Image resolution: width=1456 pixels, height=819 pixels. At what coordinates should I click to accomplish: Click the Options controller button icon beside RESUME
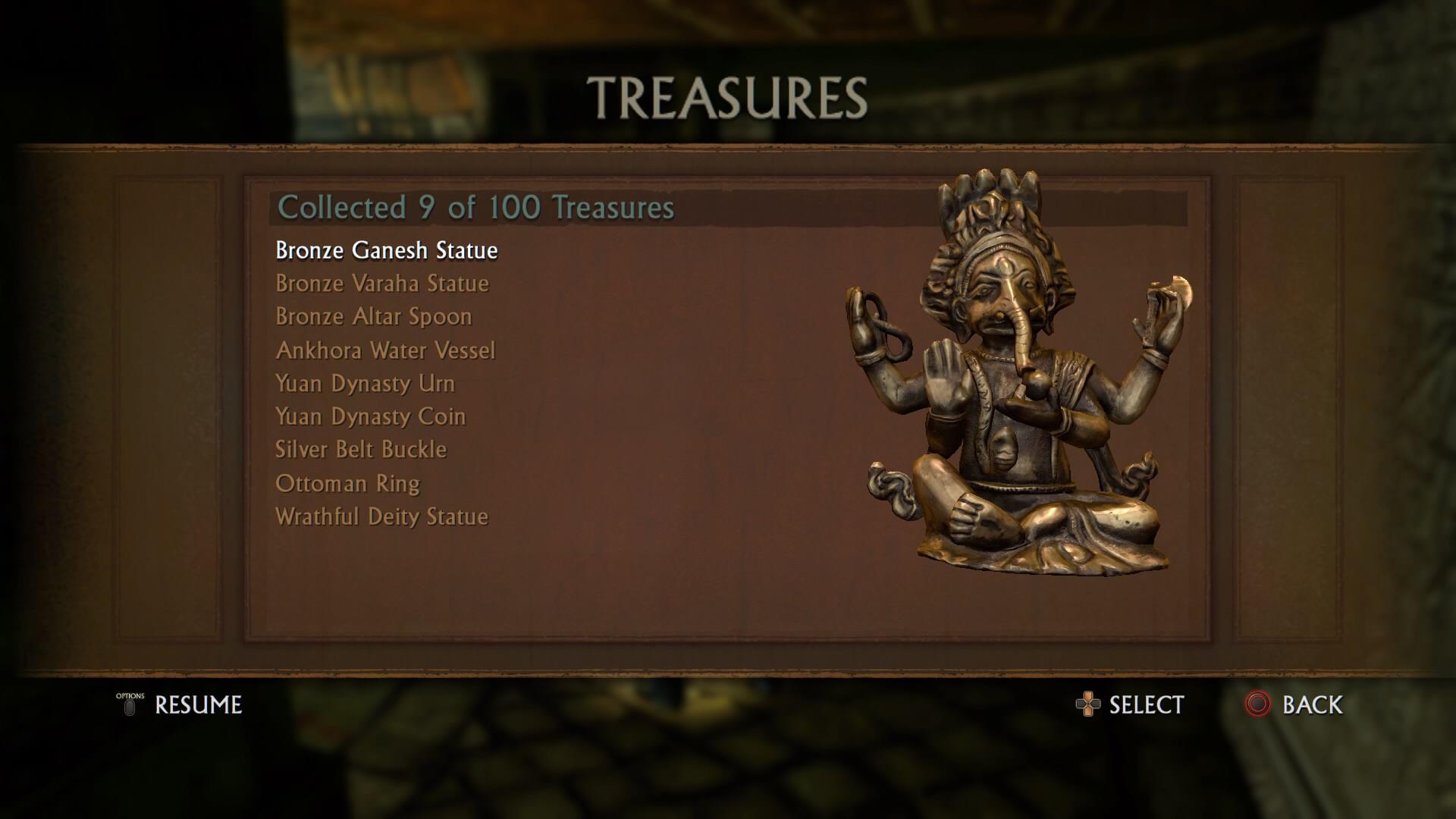pyautogui.click(x=130, y=706)
